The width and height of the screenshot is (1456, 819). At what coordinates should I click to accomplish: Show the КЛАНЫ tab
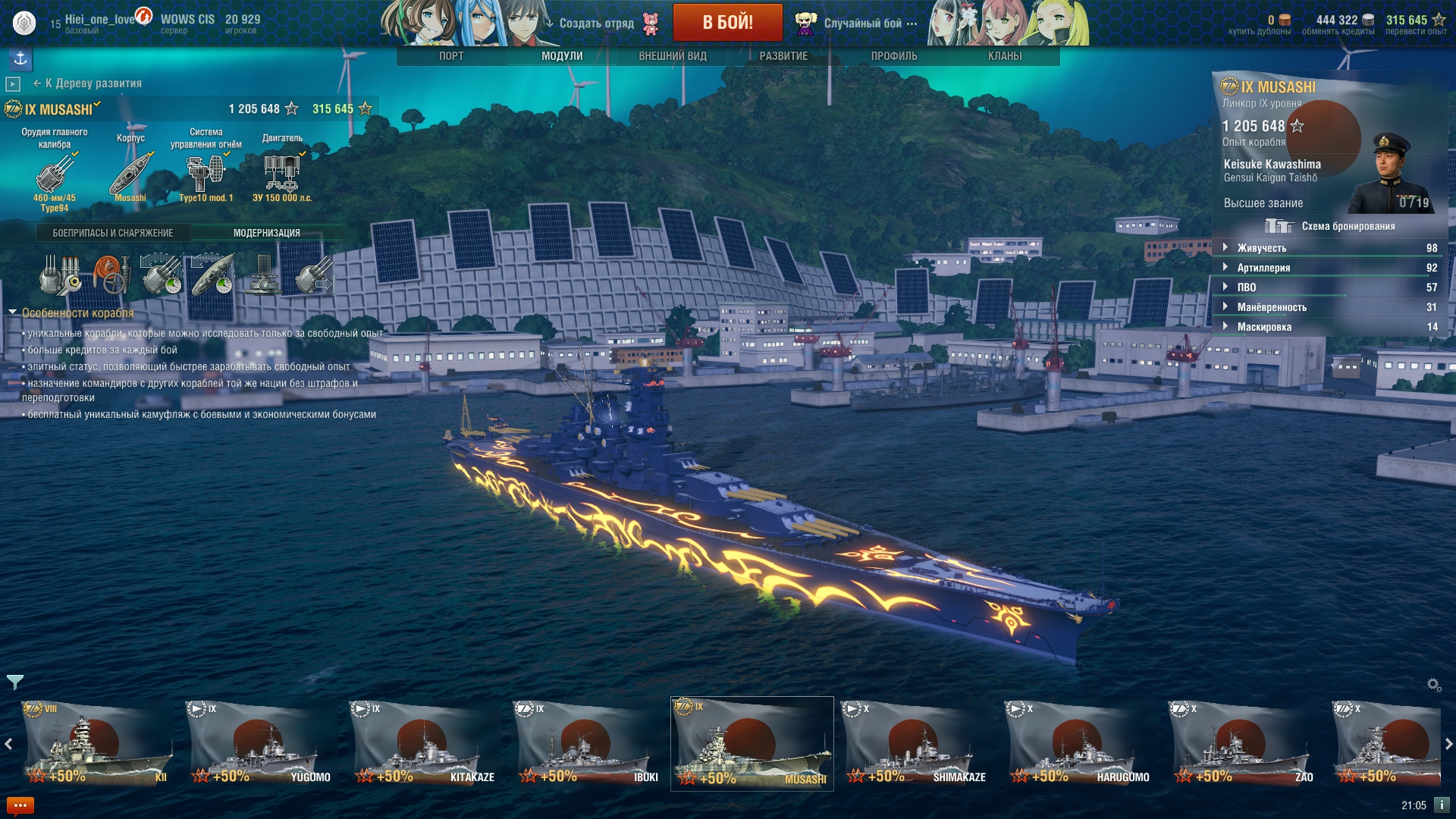1005,56
